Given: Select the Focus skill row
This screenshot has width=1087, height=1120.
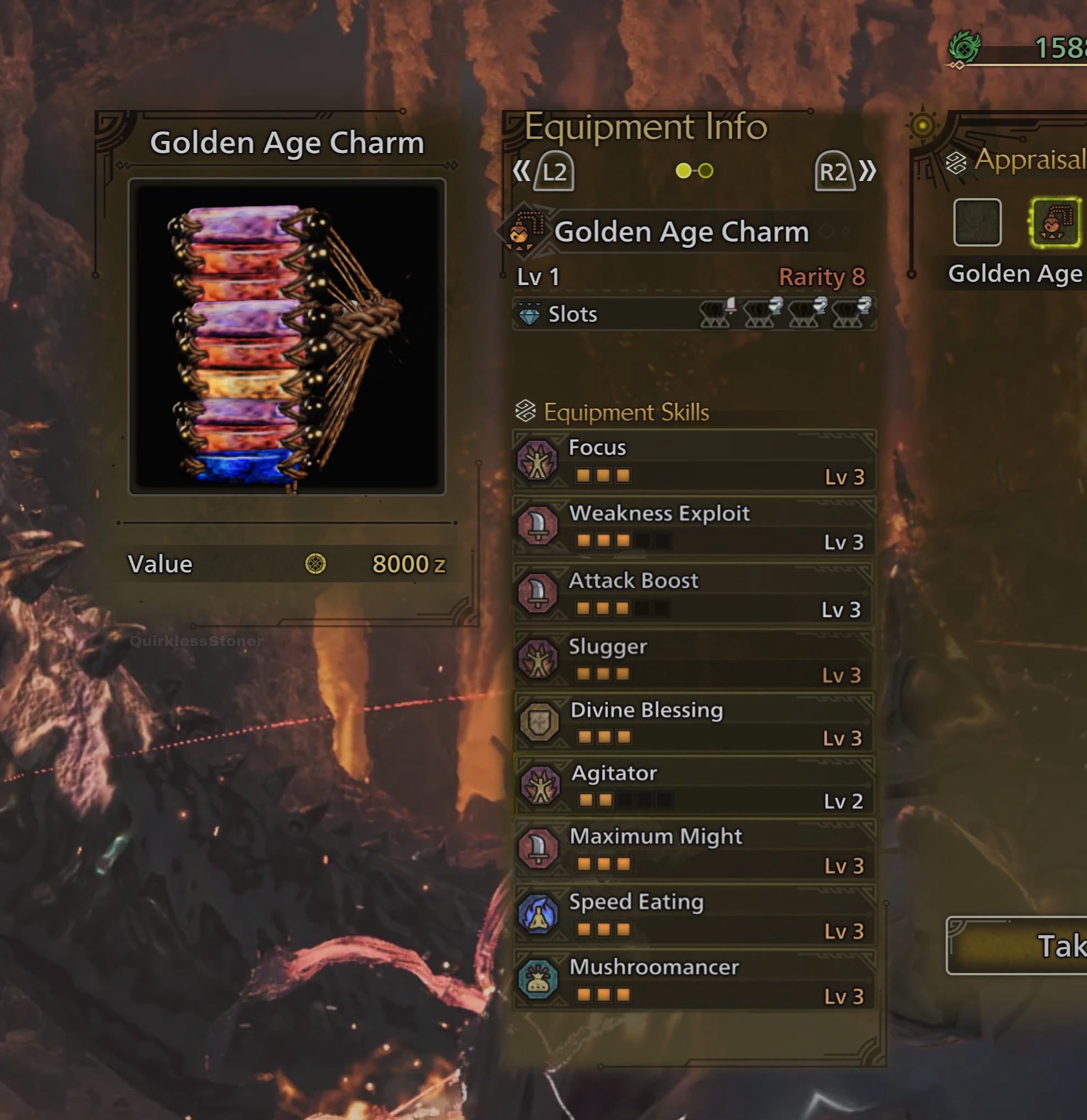Looking at the screenshot, I should point(694,461).
